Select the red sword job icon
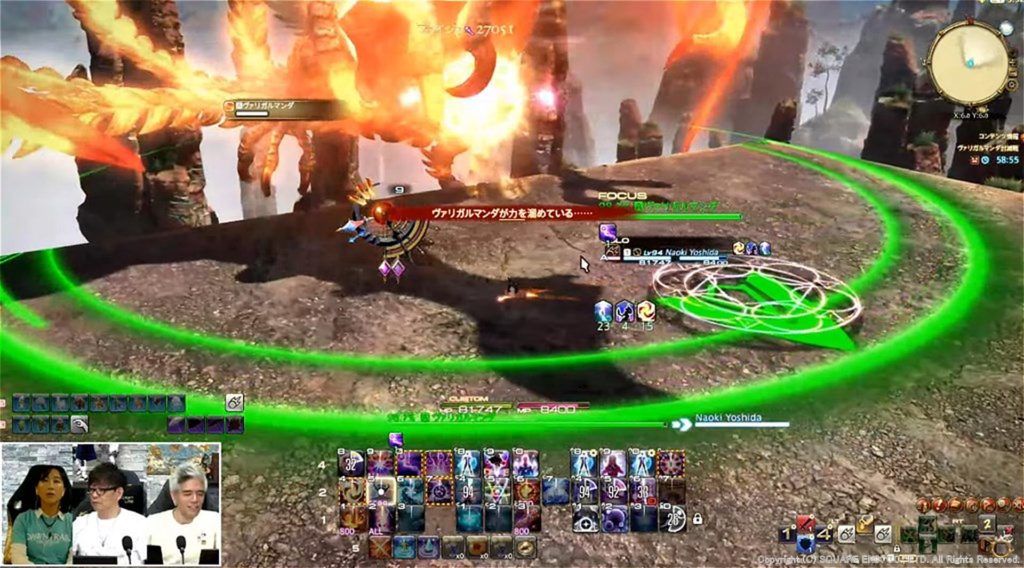This screenshot has width=1024, height=568. click(x=805, y=523)
